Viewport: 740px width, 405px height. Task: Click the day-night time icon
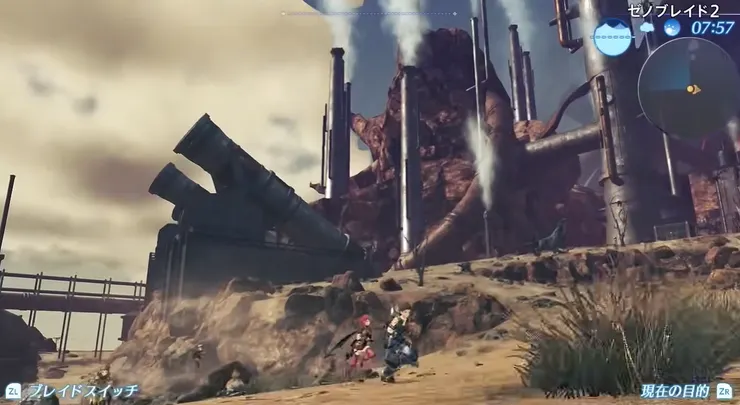pos(672,27)
